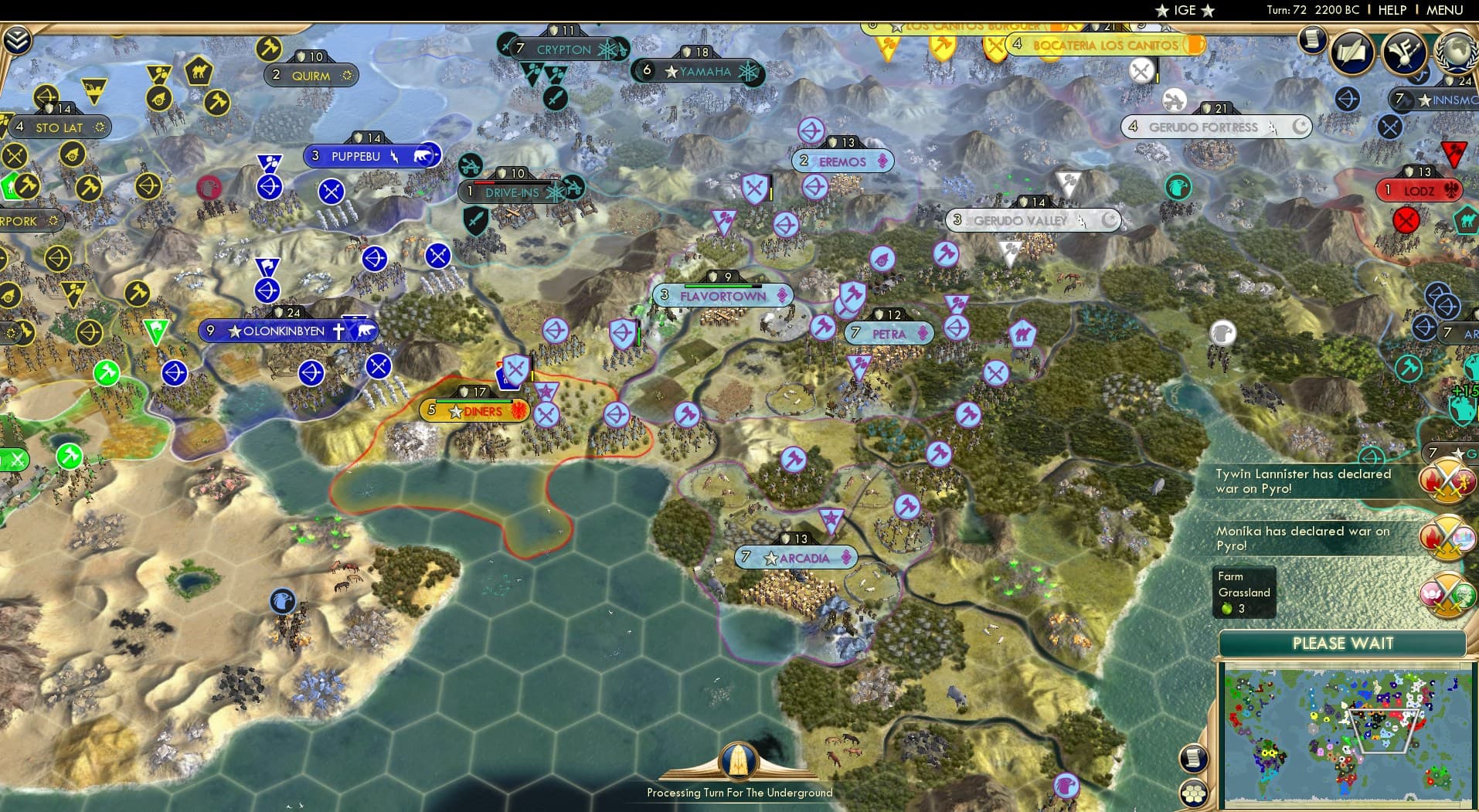The height and width of the screenshot is (812, 1479).
Task: Open the Flavortown city screen via its banner
Action: pos(722,296)
